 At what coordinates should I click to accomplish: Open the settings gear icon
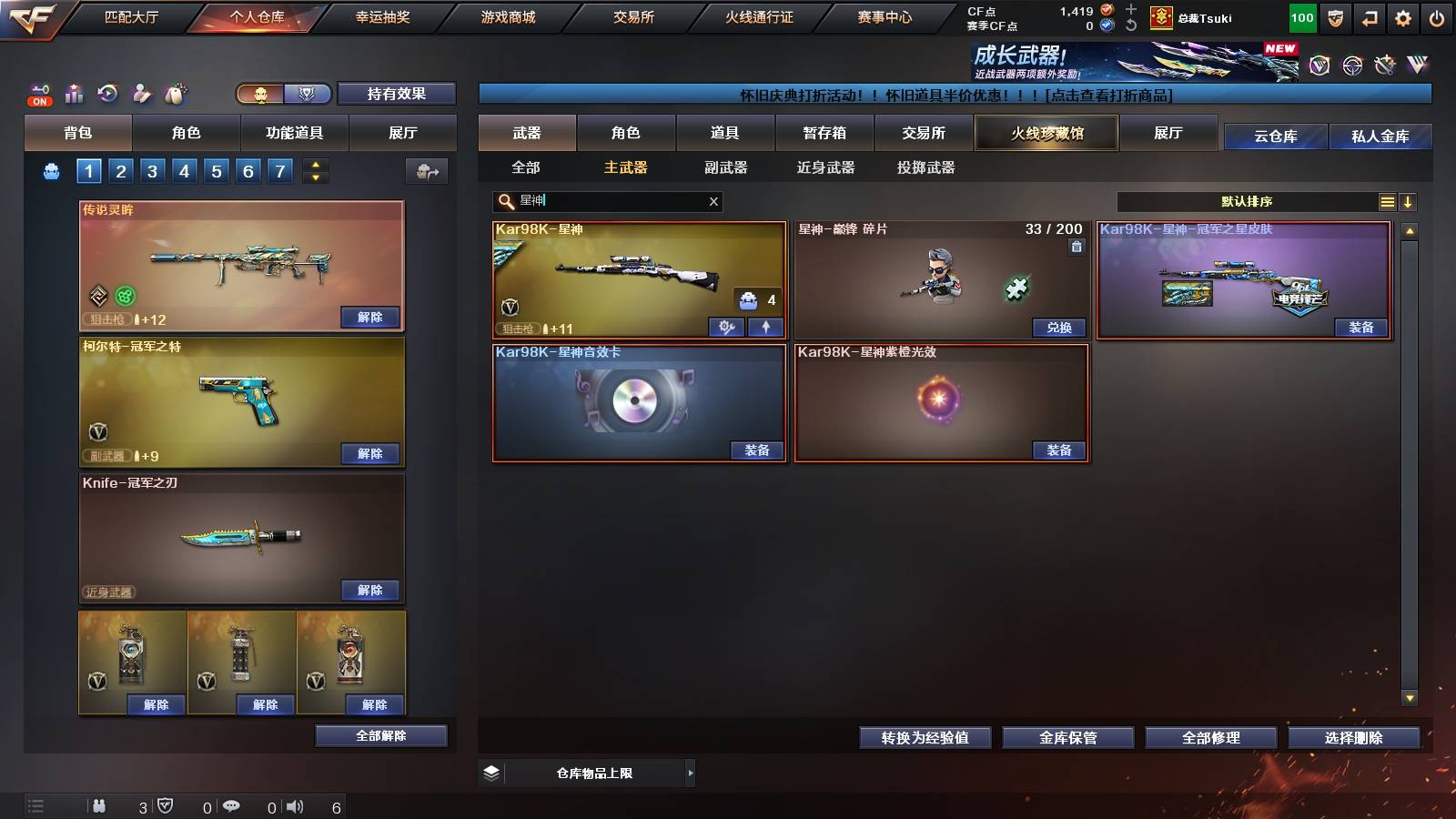1403,16
